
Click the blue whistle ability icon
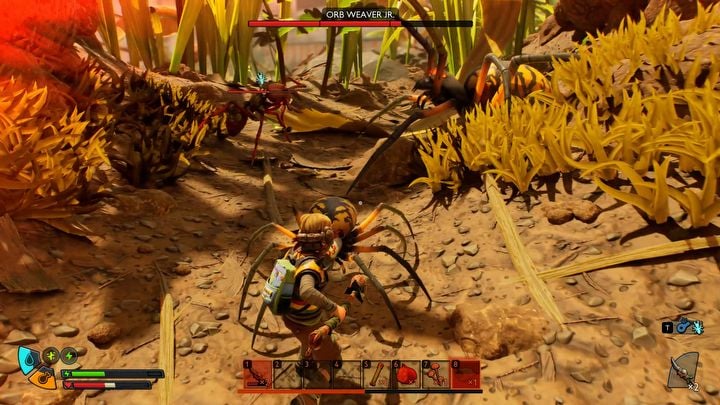click(685, 326)
